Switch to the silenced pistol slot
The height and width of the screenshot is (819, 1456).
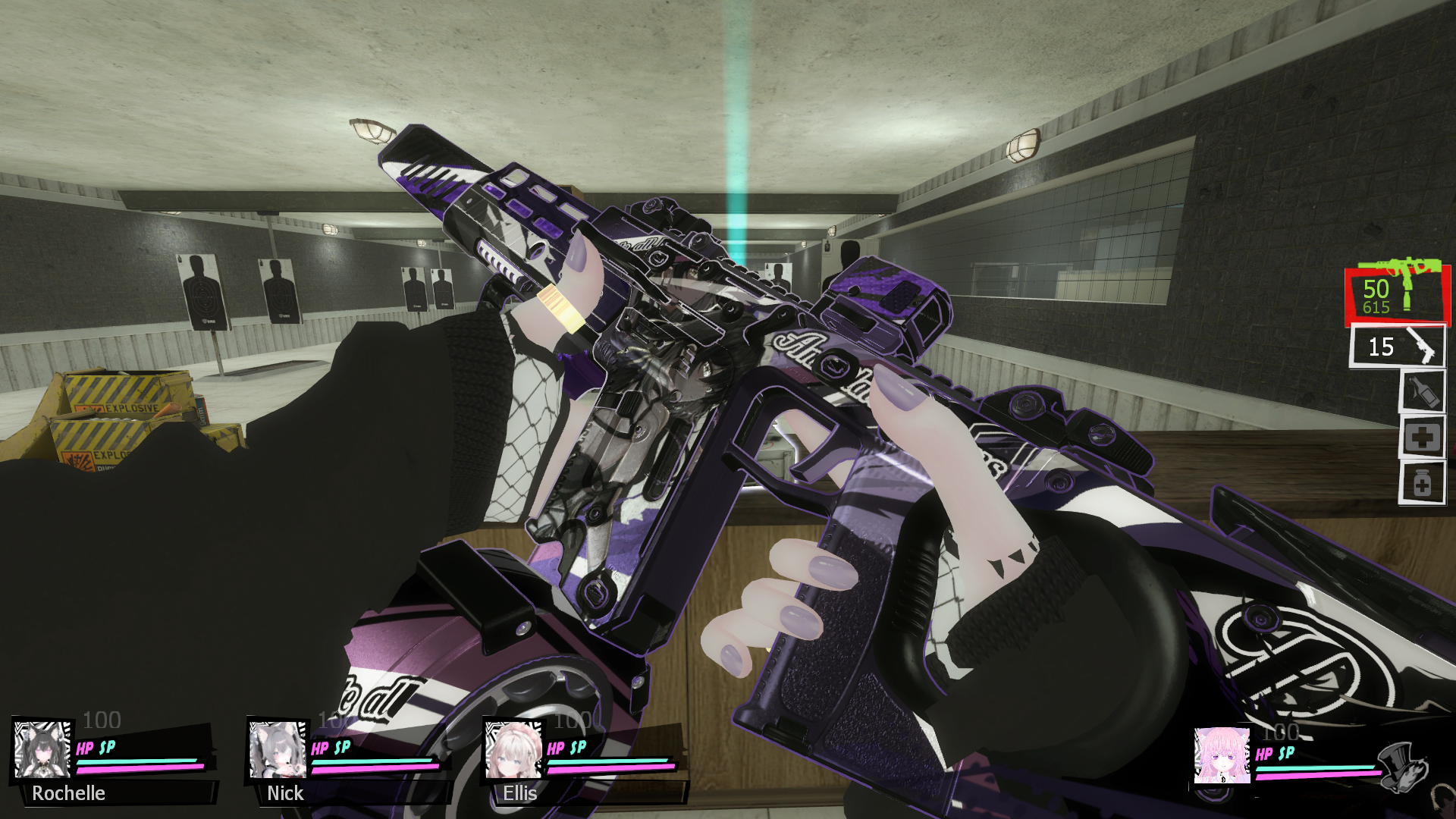coord(1397,347)
